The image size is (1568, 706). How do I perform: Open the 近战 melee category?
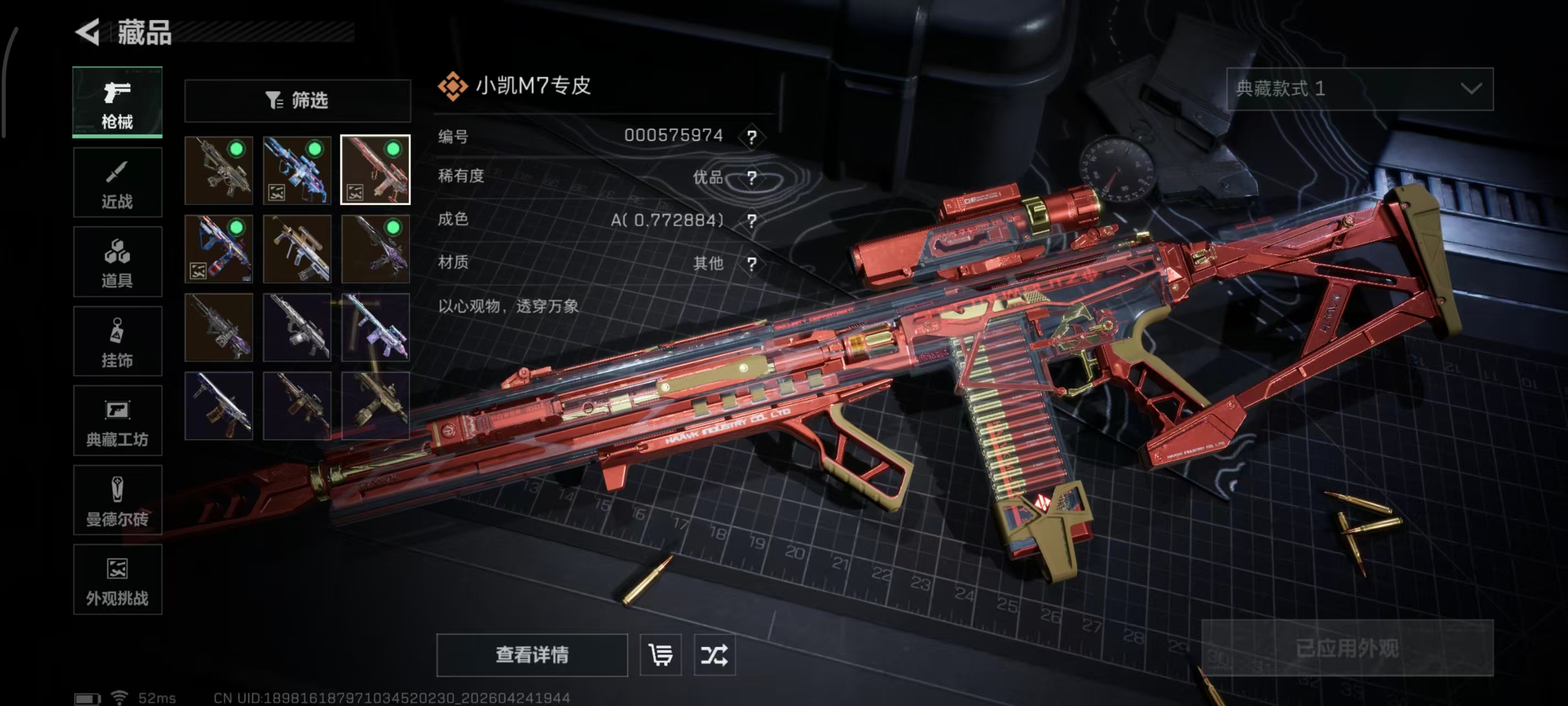(117, 183)
